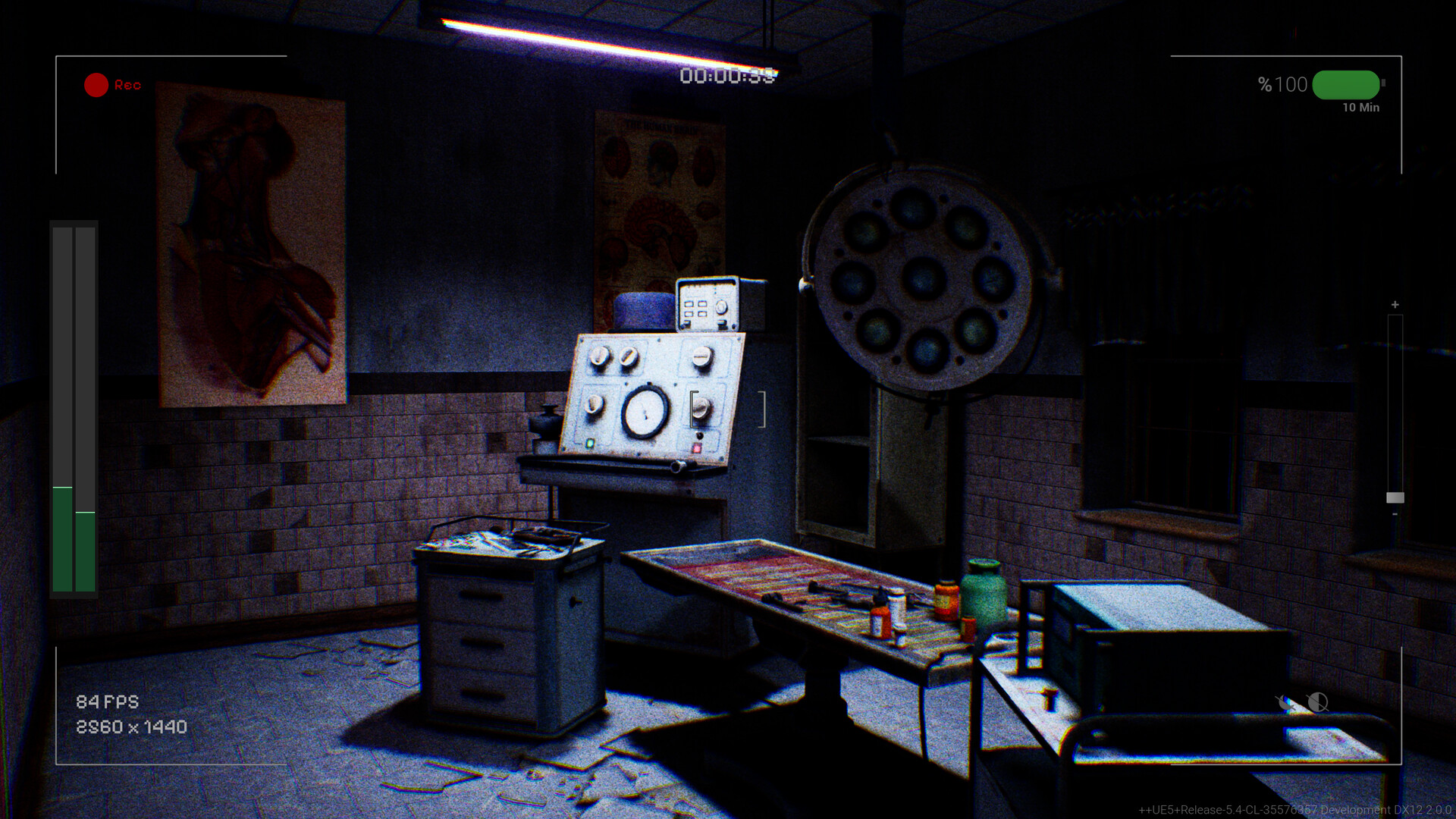This screenshot has width=1456, height=819.
Task: Toggle the muted microphone icon
Action: click(x=1285, y=702)
